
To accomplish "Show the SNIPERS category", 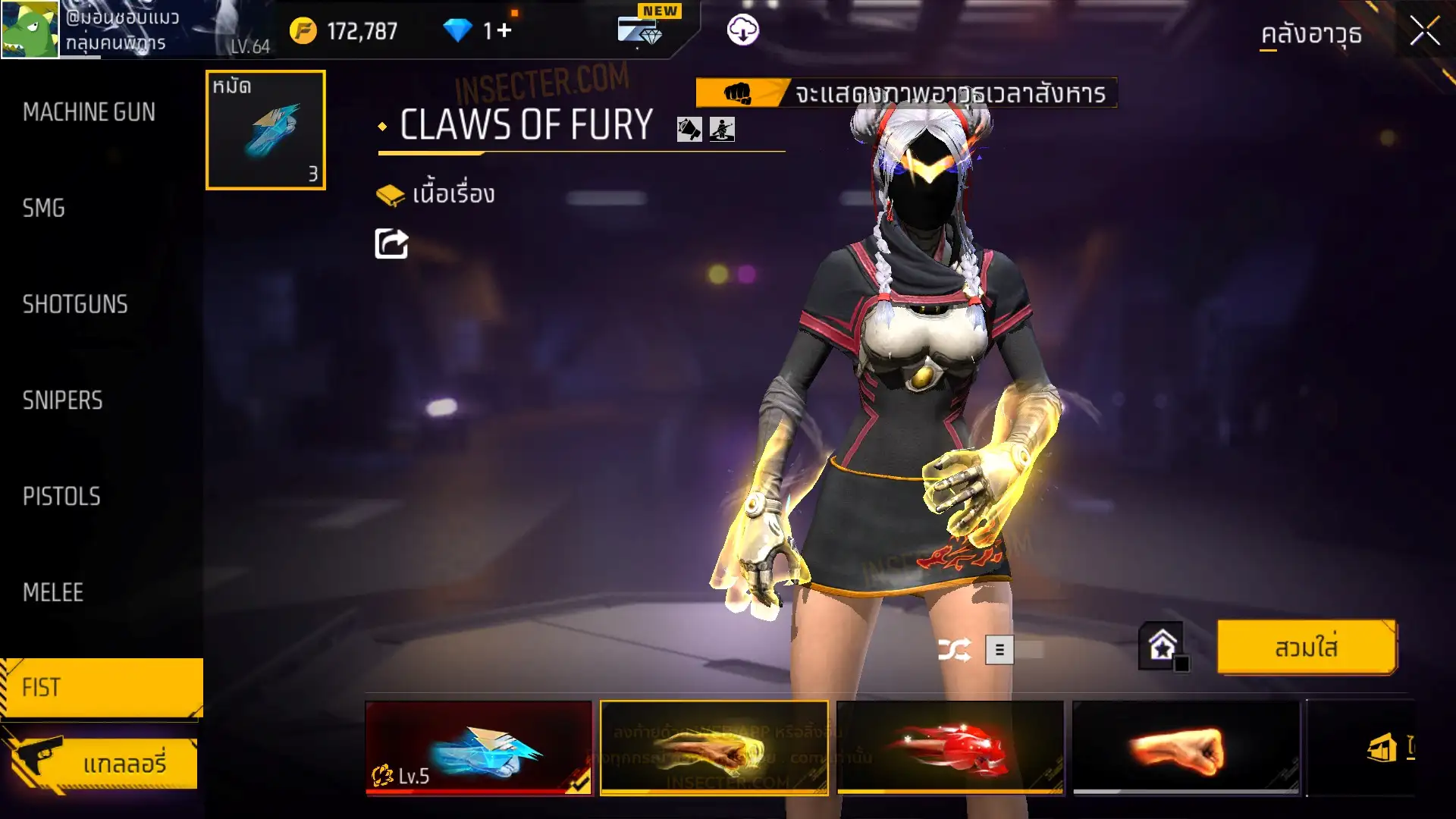I will tap(62, 400).
